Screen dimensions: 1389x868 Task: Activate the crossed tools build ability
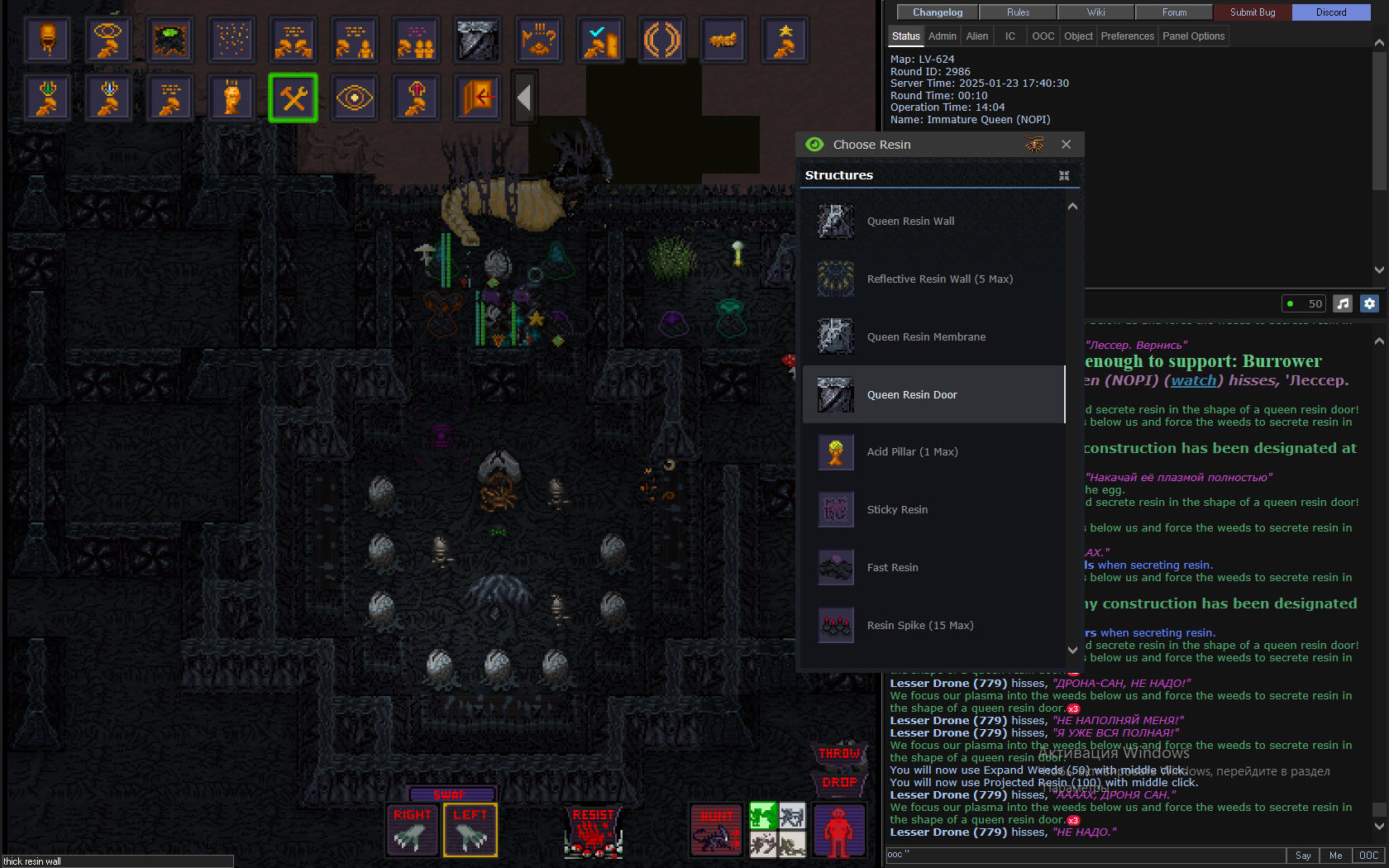click(294, 98)
